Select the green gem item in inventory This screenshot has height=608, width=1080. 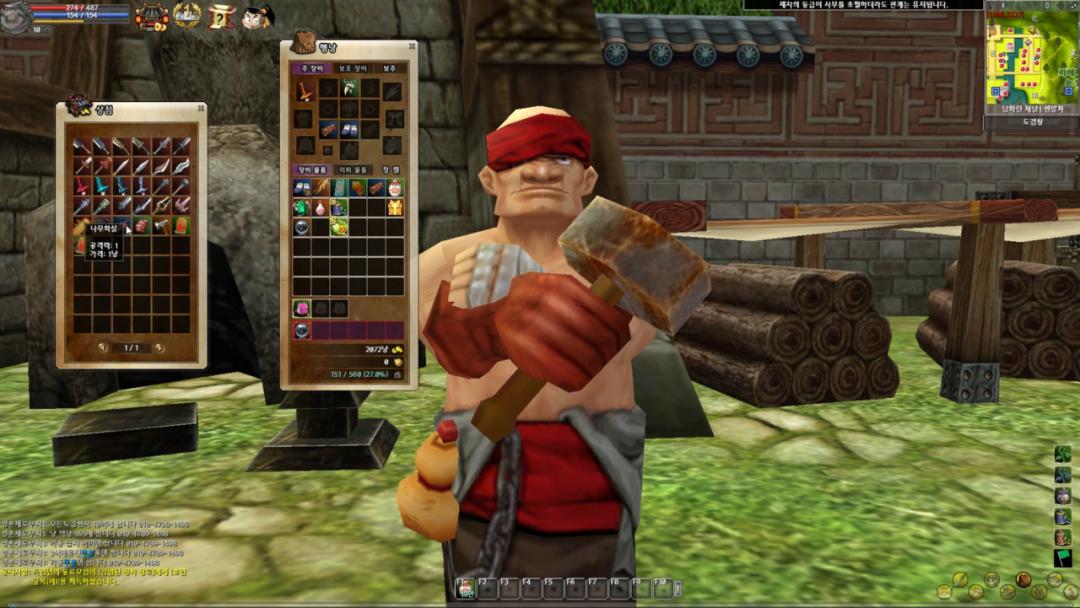coord(301,207)
